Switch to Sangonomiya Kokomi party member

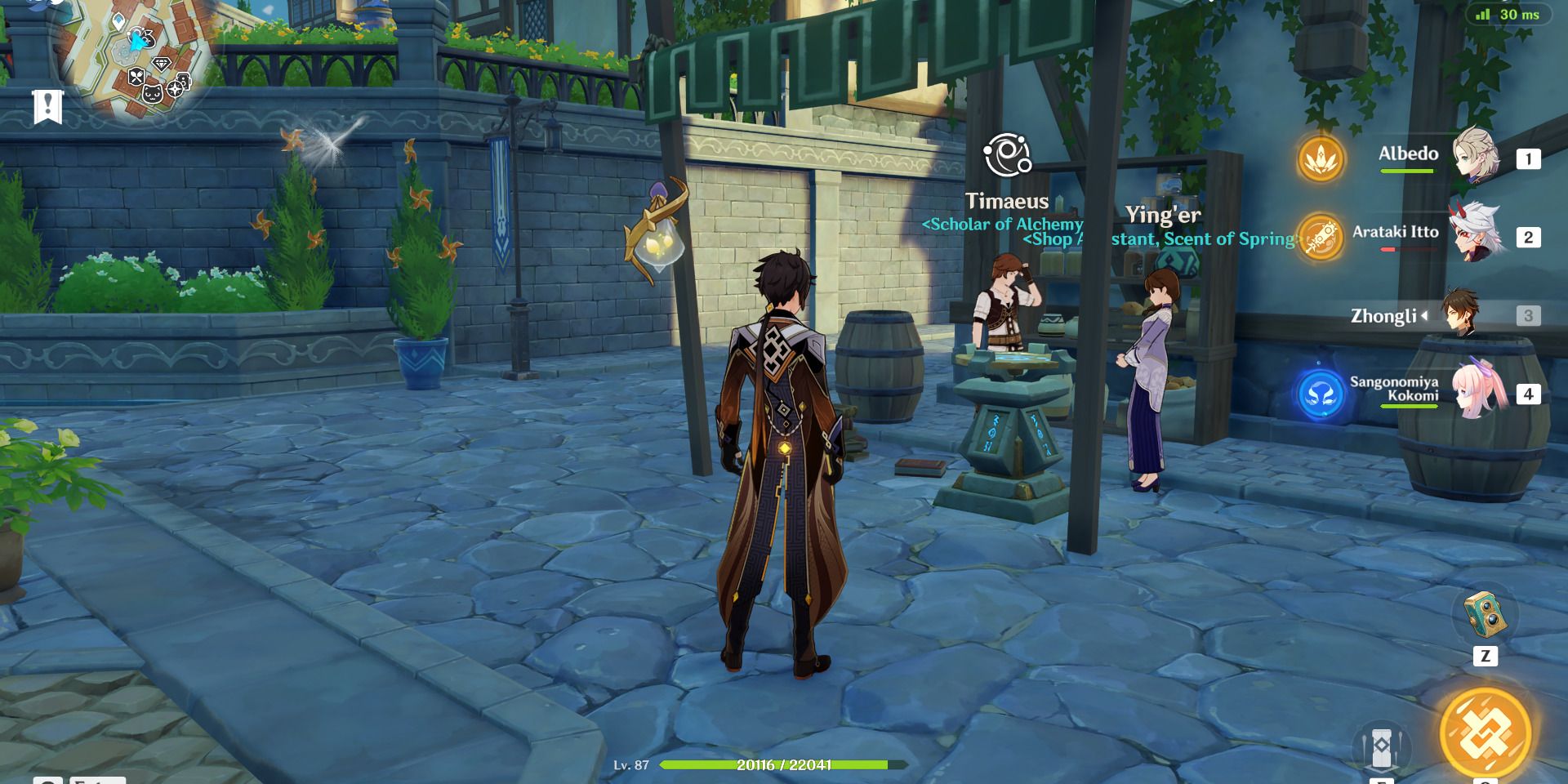1477,391
